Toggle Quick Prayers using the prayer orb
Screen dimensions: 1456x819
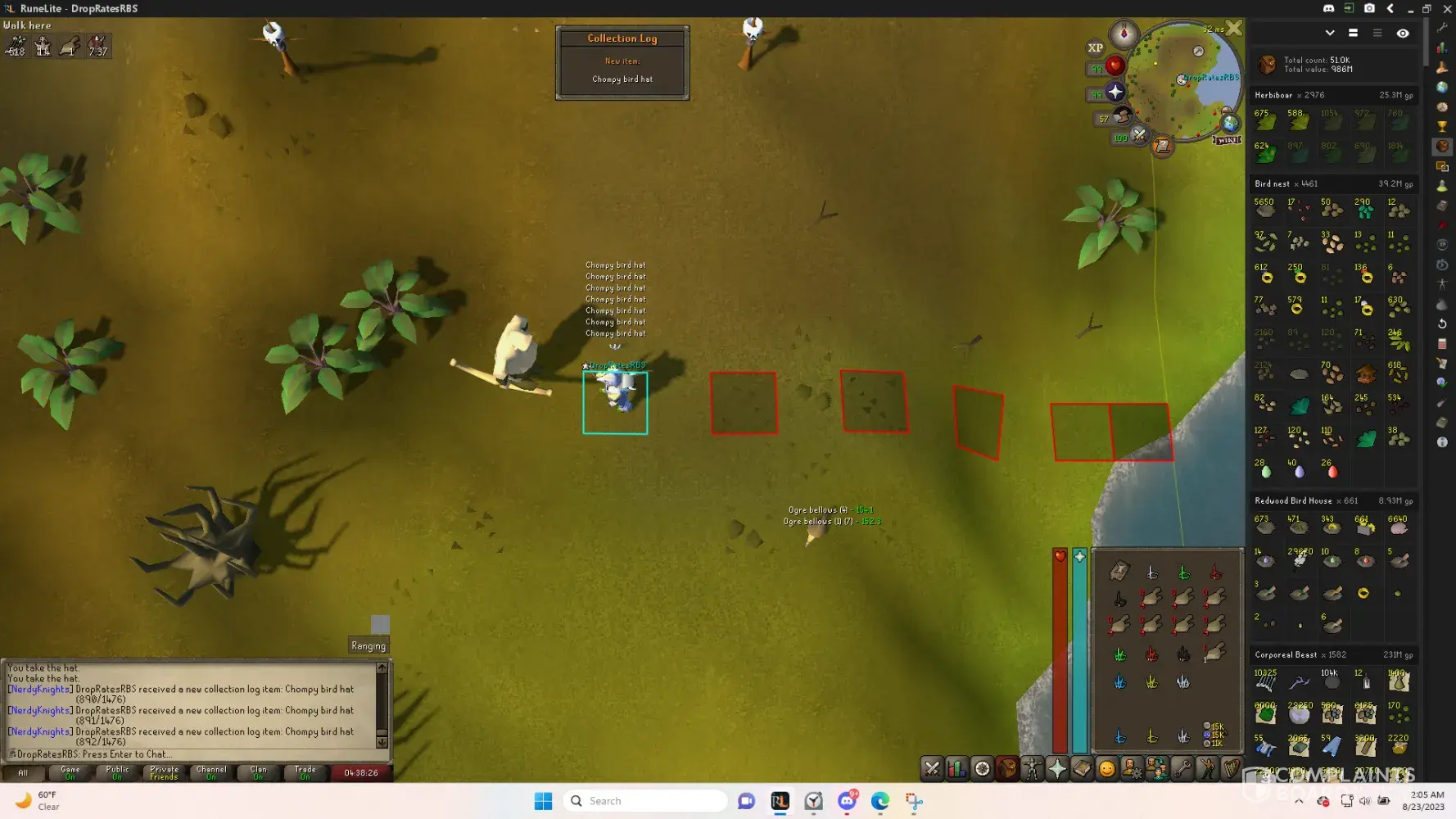(1115, 93)
